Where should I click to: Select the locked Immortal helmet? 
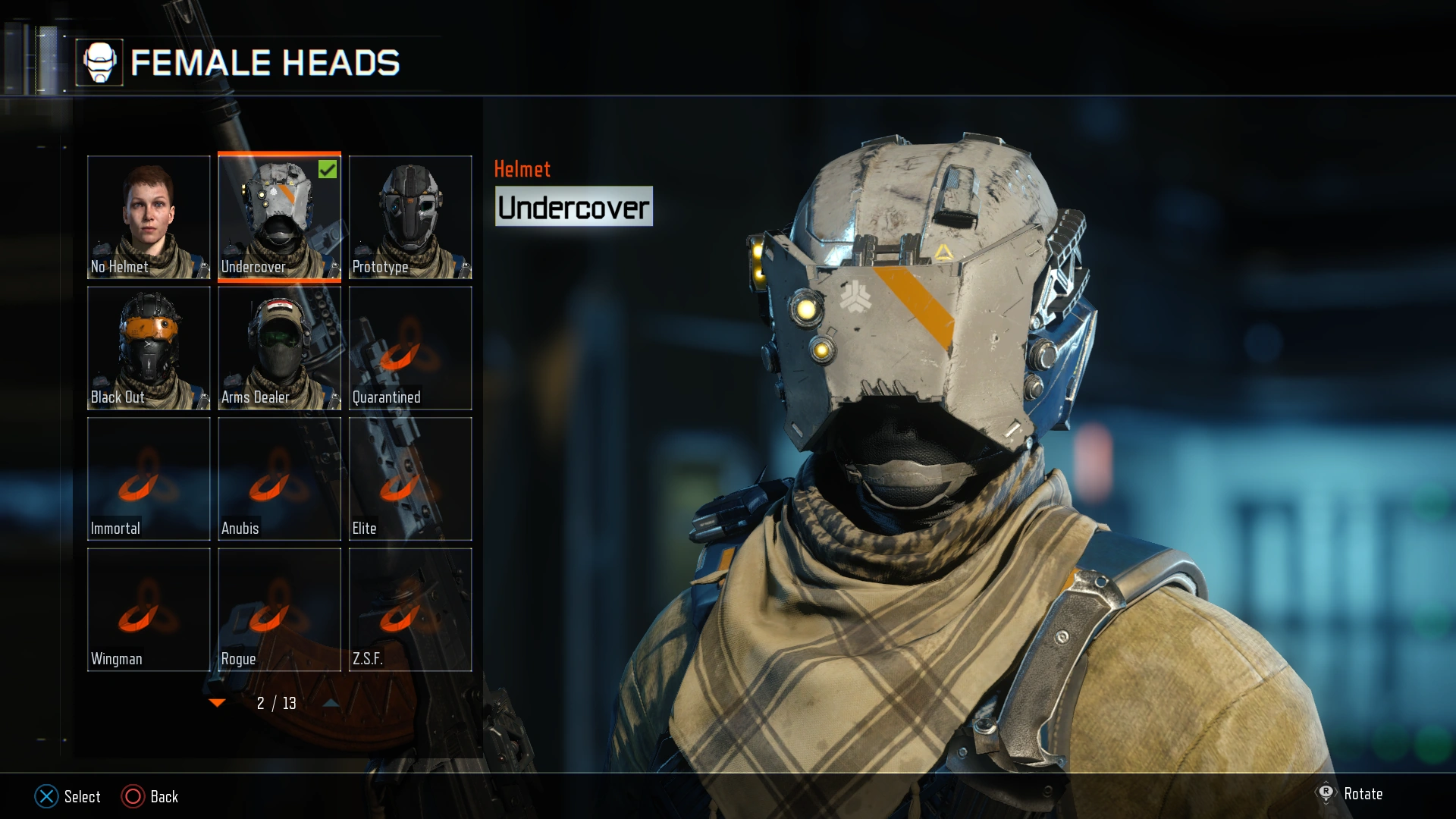[x=149, y=479]
